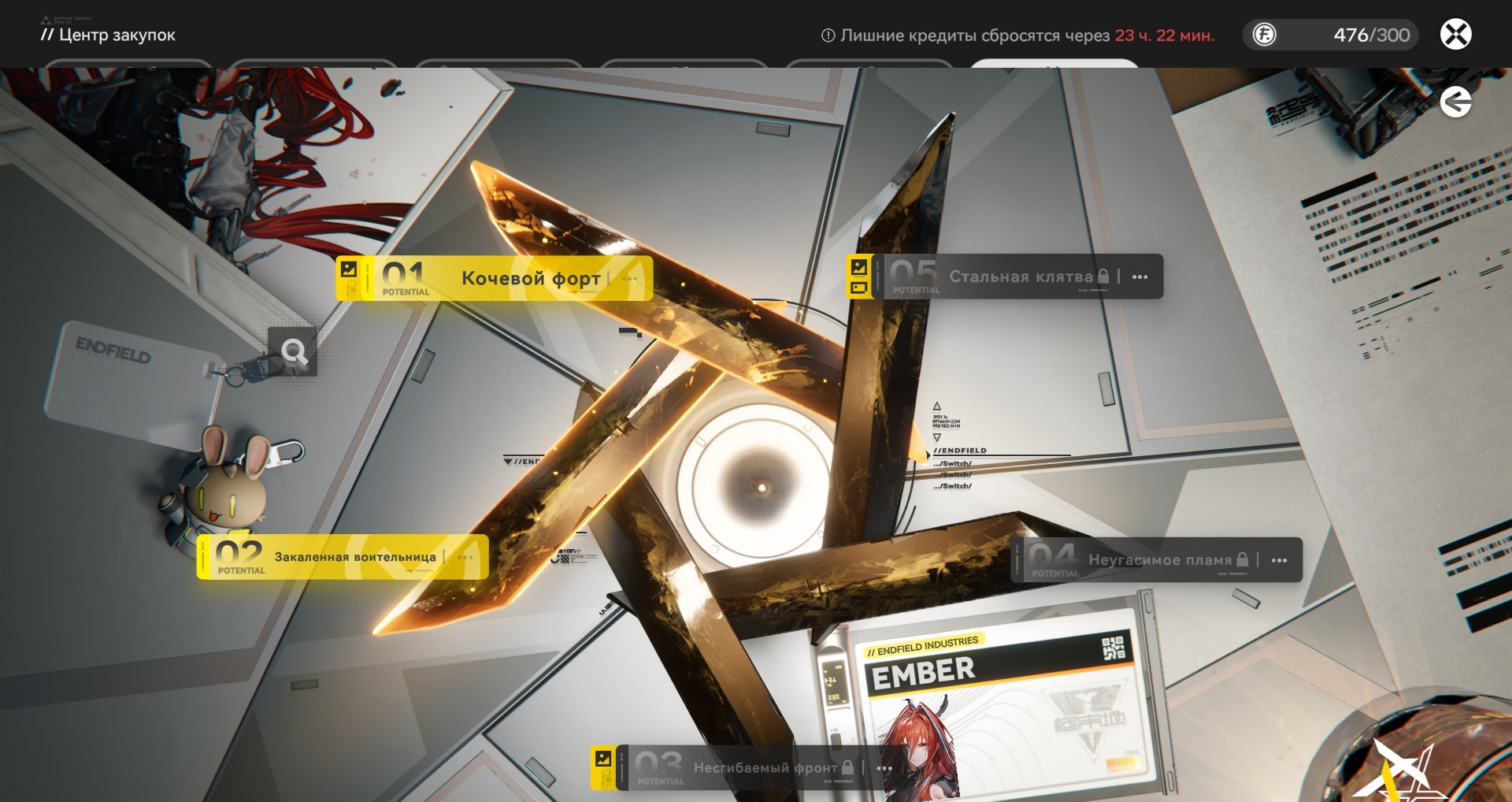Click the credits currency counter
The image size is (1512, 802).
tap(1331, 35)
